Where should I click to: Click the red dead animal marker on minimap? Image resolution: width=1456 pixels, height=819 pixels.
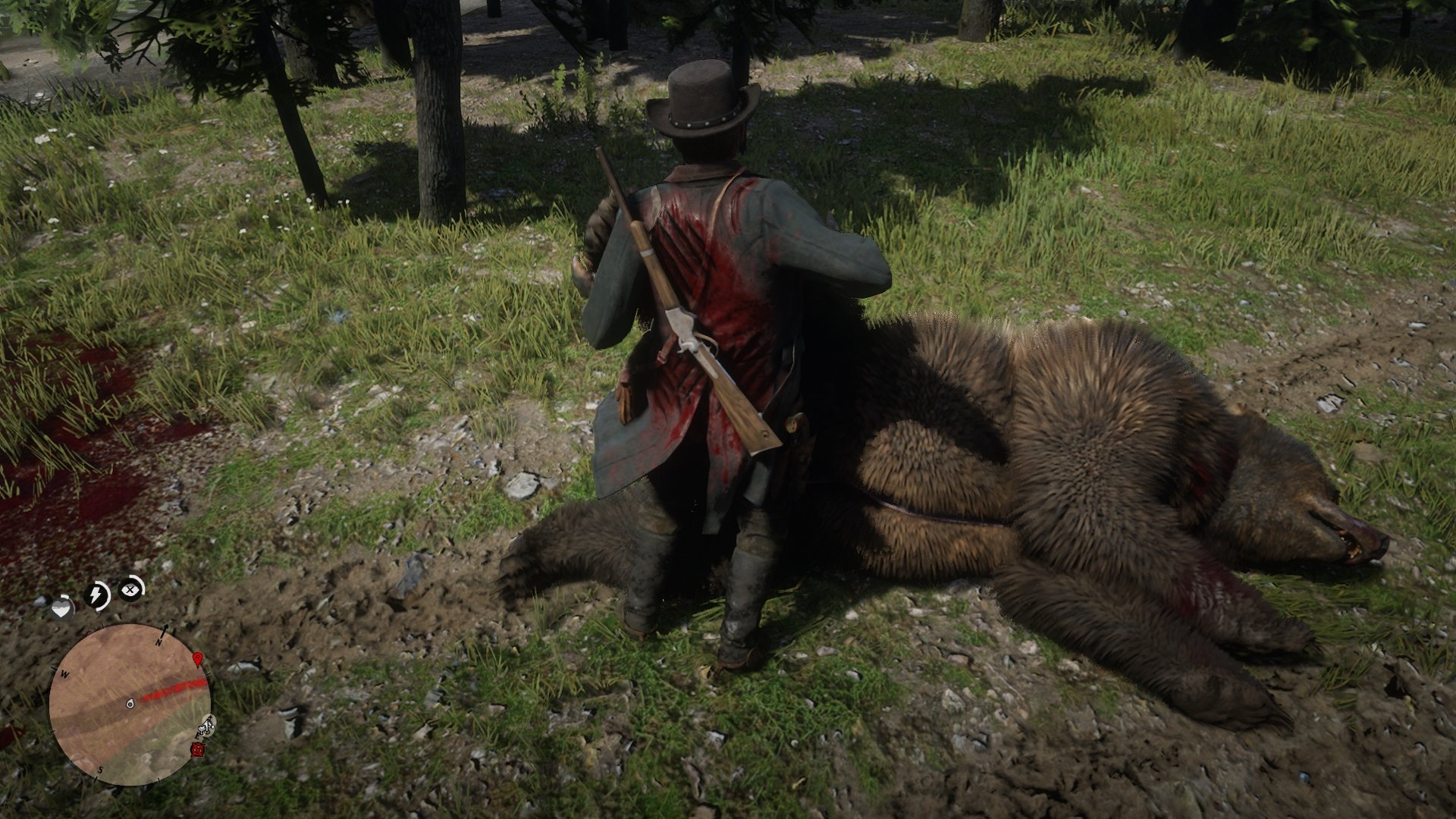pyautogui.click(x=198, y=750)
